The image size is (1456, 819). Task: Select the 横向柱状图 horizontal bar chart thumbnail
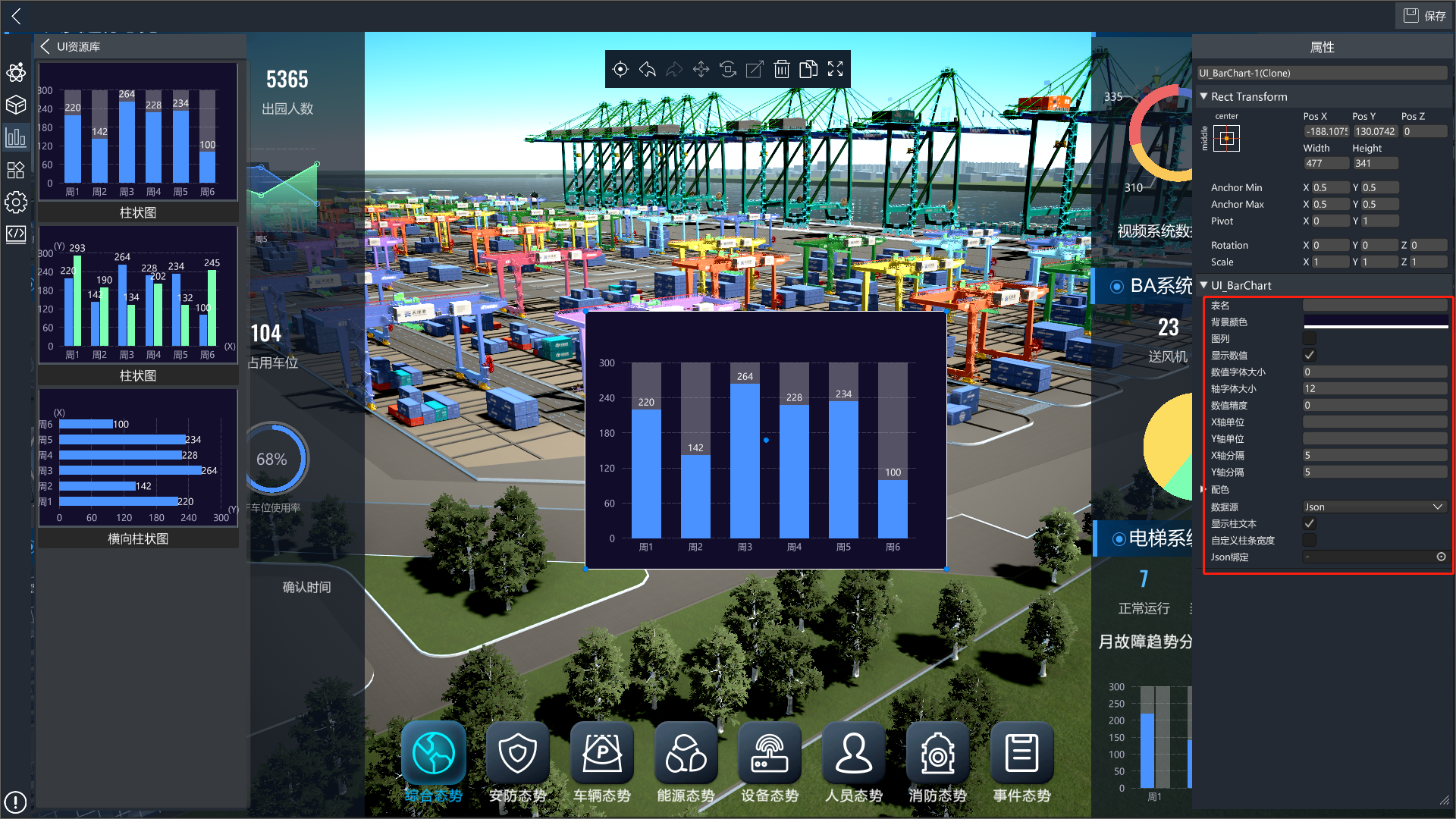[138, 468]
